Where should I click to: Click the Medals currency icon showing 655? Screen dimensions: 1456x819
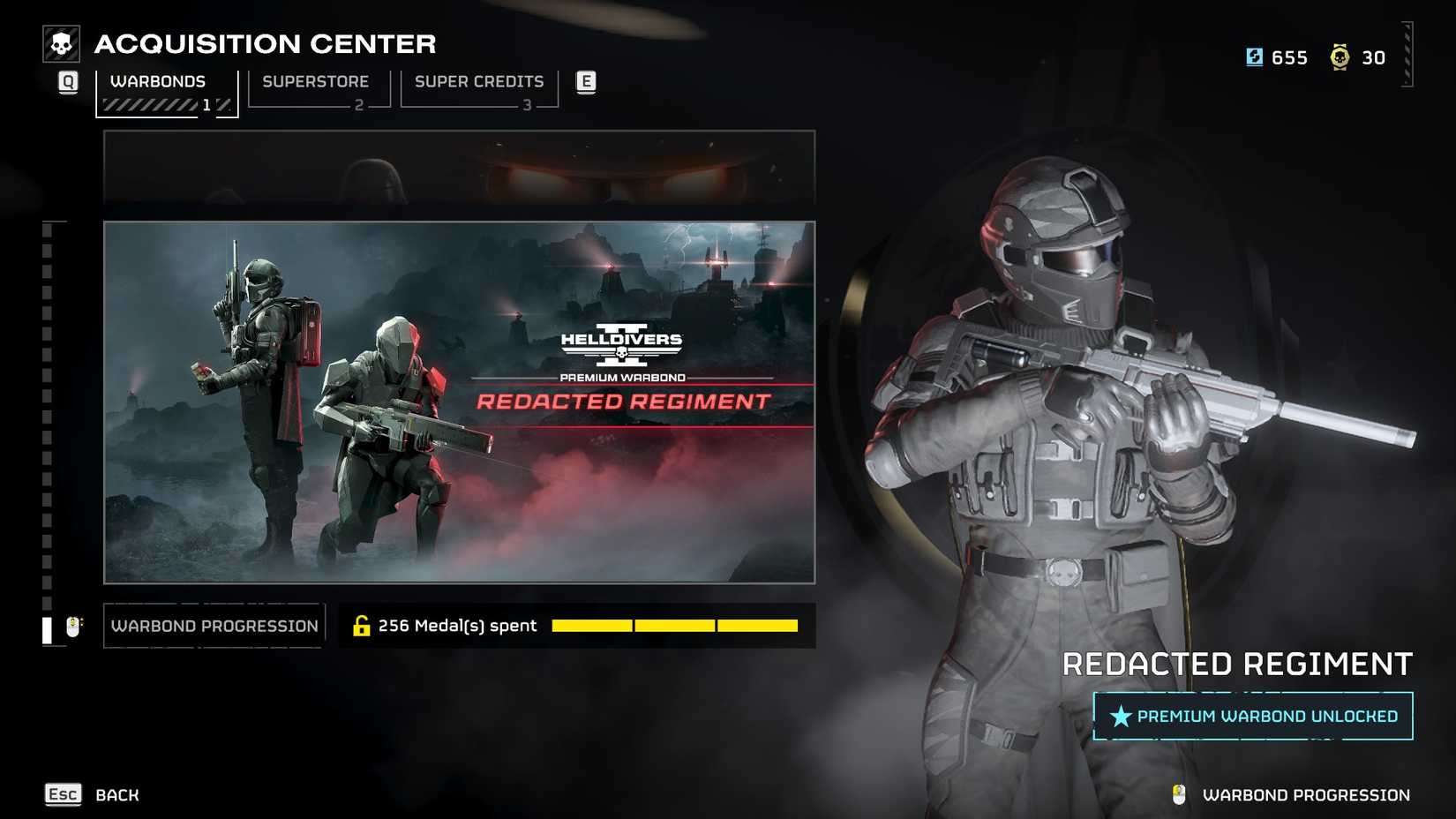1254,57
